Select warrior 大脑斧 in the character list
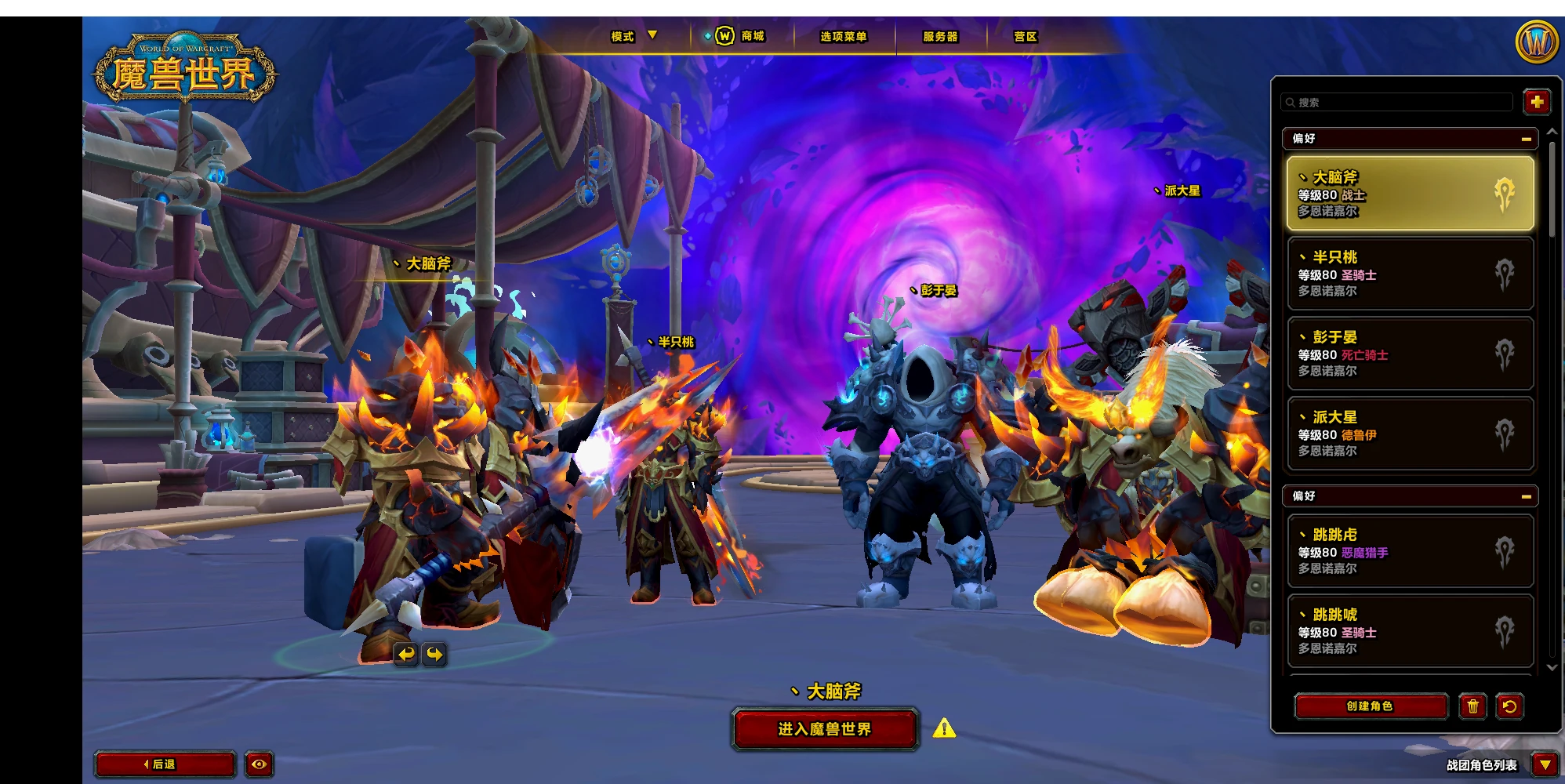This screenshot has width=1565, height=784. click(x=1409, y=194)
